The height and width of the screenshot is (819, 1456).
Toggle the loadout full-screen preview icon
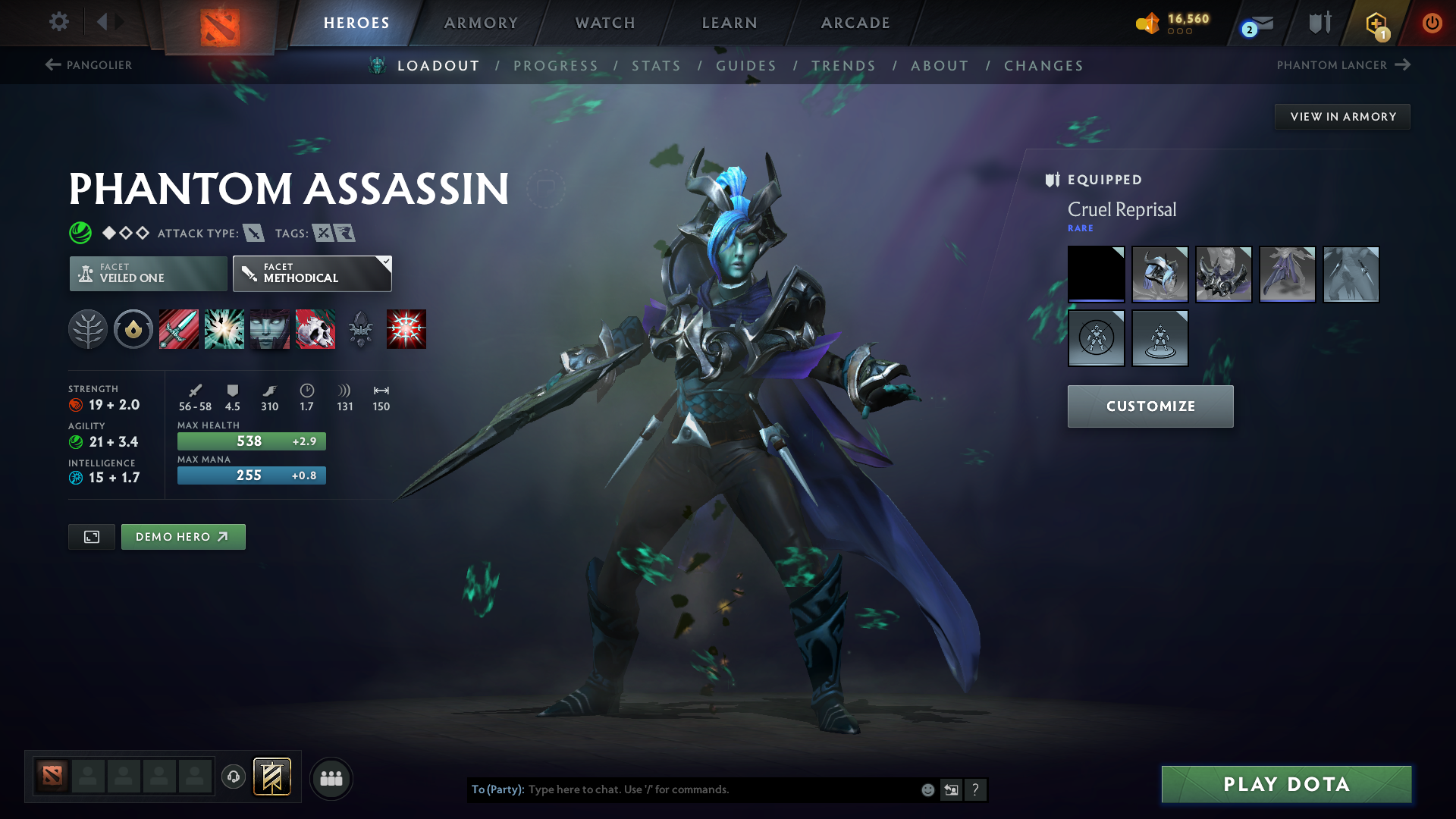pyautogui.click(x=91, y=536)
